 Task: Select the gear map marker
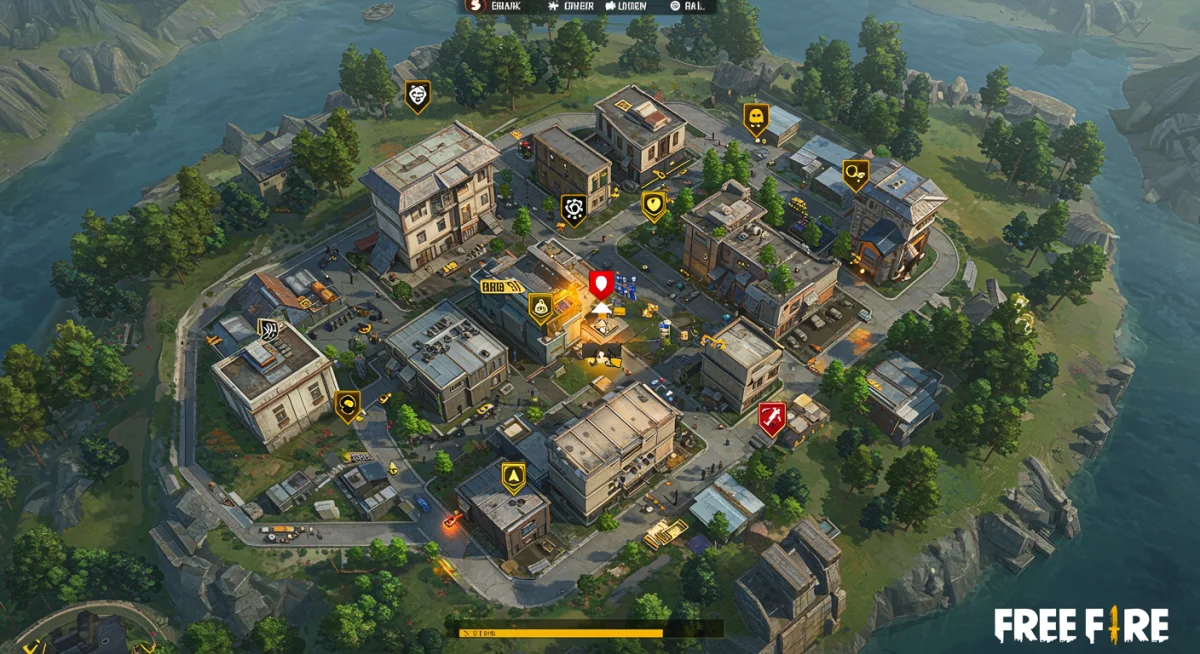point(574,210)
